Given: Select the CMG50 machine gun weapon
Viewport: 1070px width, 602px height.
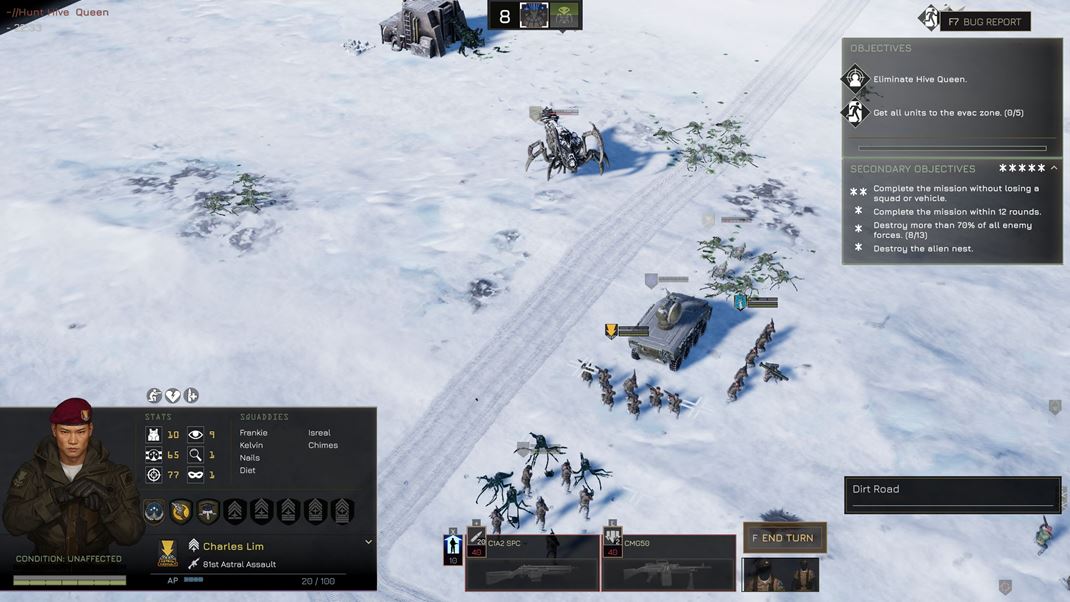Looking at the screenshot, I should click(x=668, y=563).
